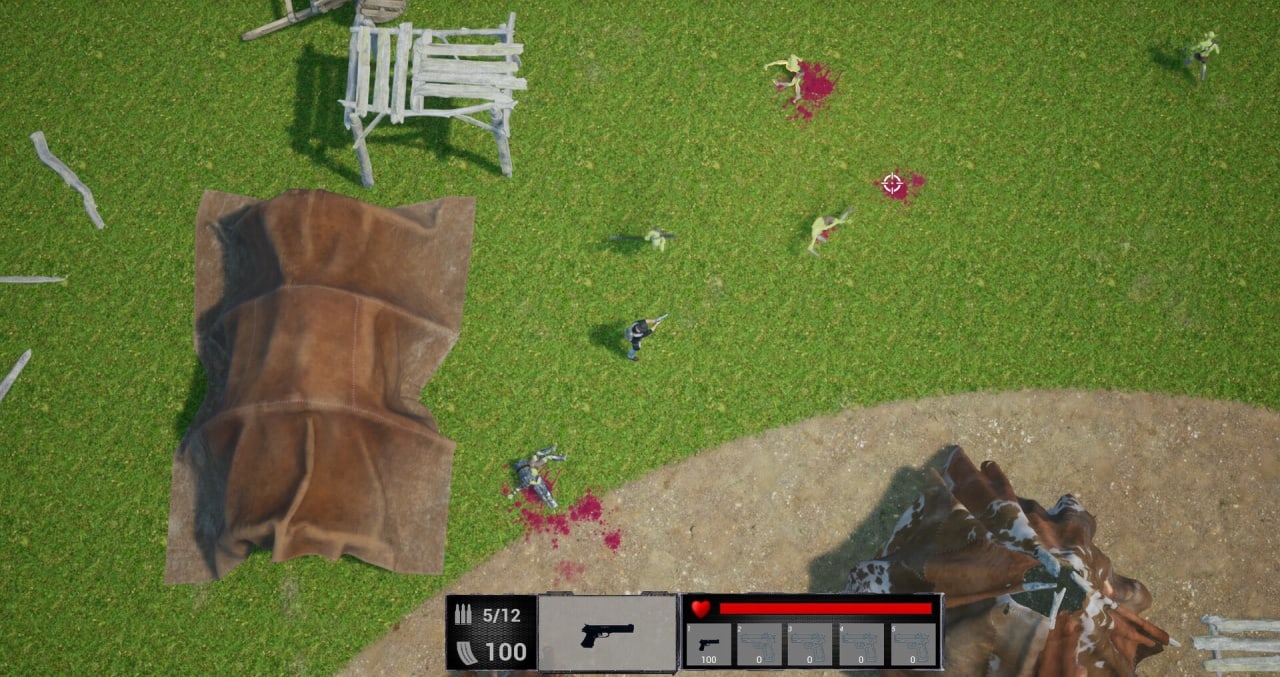
Task: Choose weapon slot 1 with 100 ammo
Action: point(709,644)
